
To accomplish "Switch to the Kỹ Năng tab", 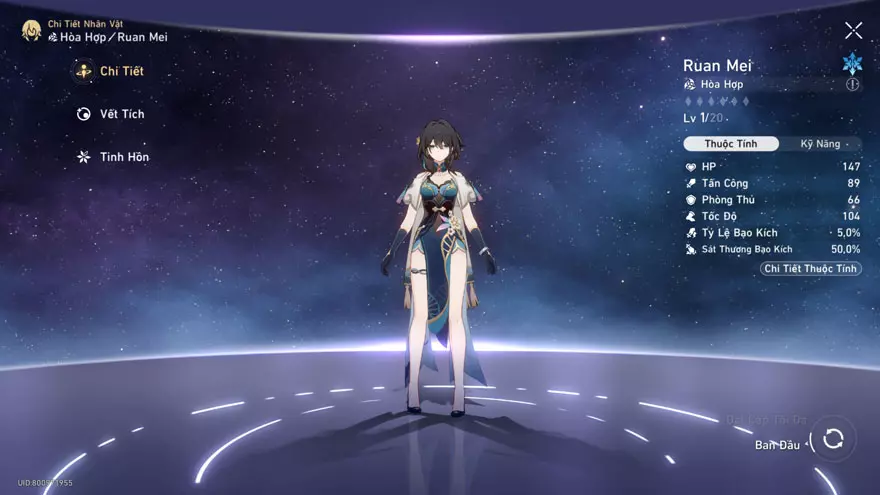I will tap(819, 144).
